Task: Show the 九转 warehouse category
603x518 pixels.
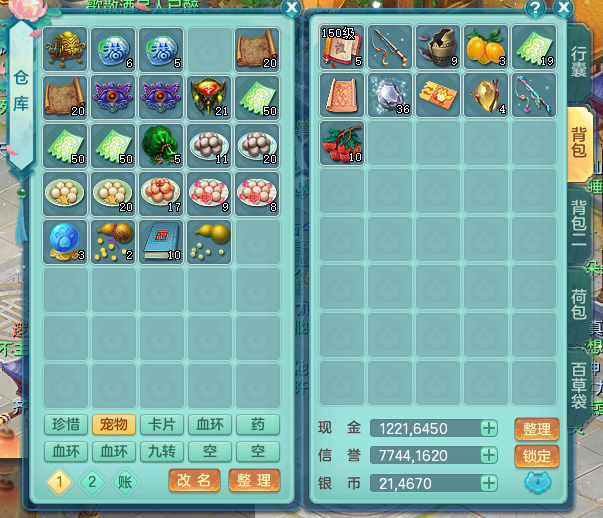Action: [161, 452]
